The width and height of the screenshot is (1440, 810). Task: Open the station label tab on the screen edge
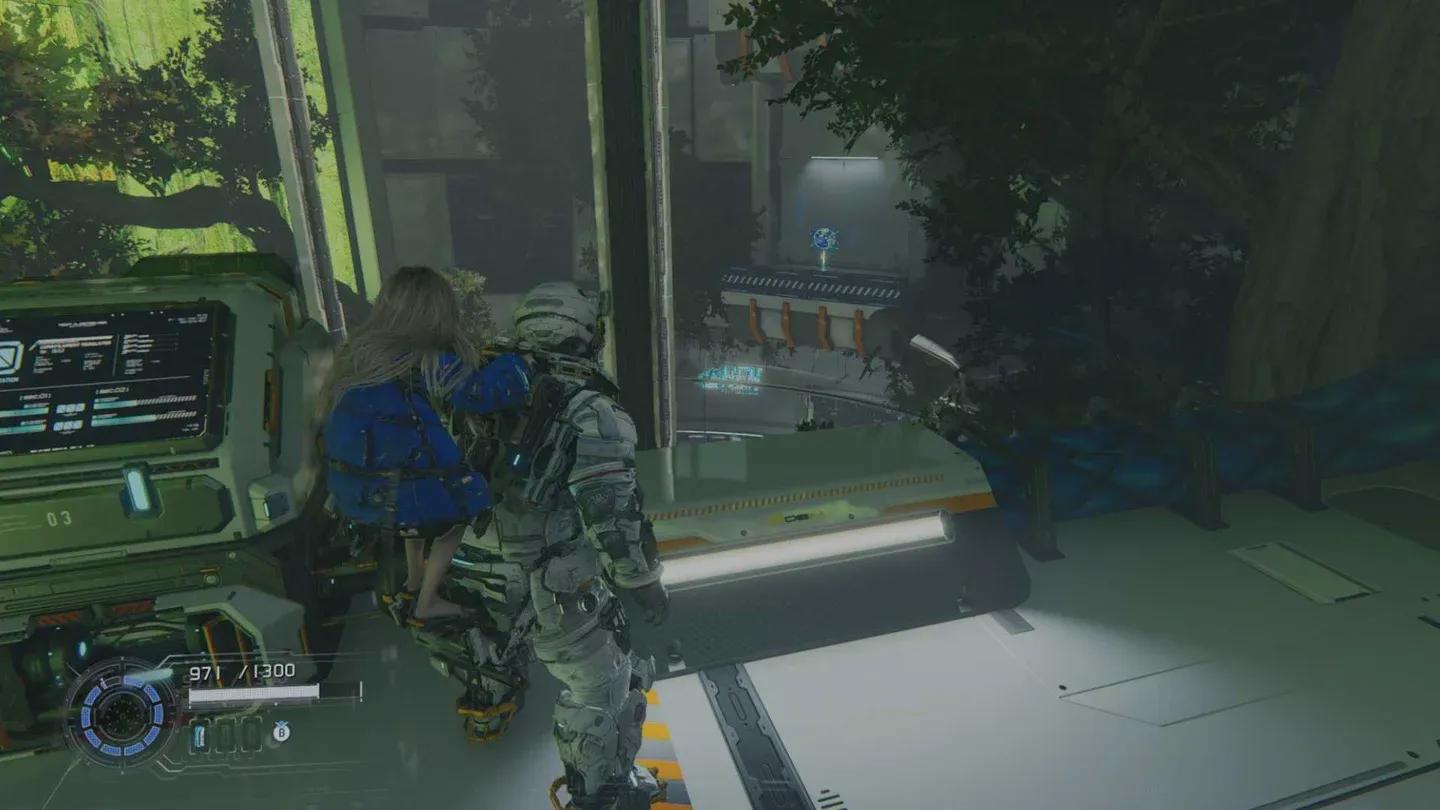coord(9,379)
